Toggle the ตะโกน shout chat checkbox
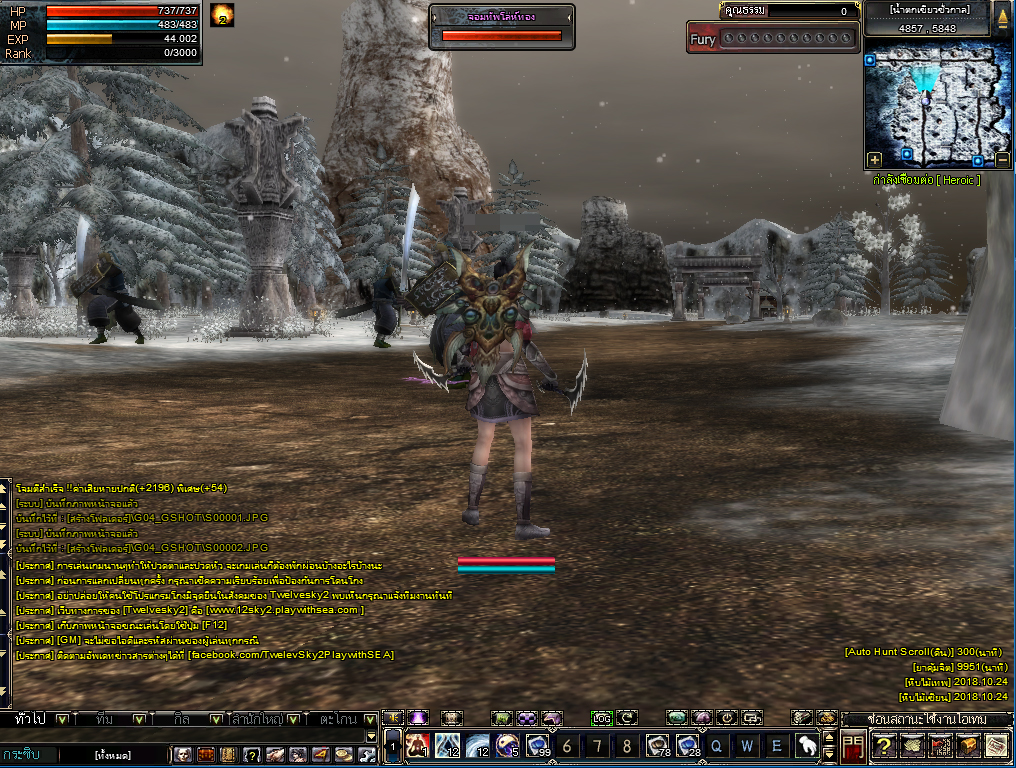Viewport: 1016px width, 768px height. tap(370, 719)
